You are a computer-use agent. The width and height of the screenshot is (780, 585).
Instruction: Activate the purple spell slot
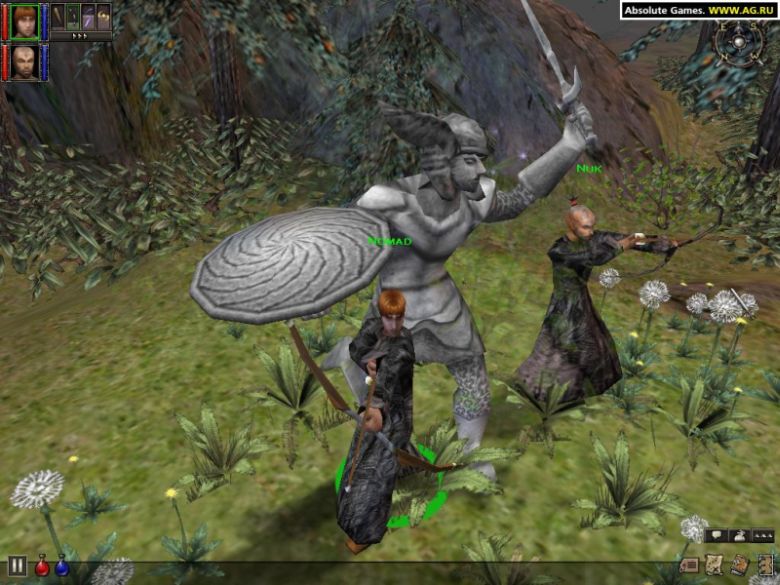click(x=88, y=16)
